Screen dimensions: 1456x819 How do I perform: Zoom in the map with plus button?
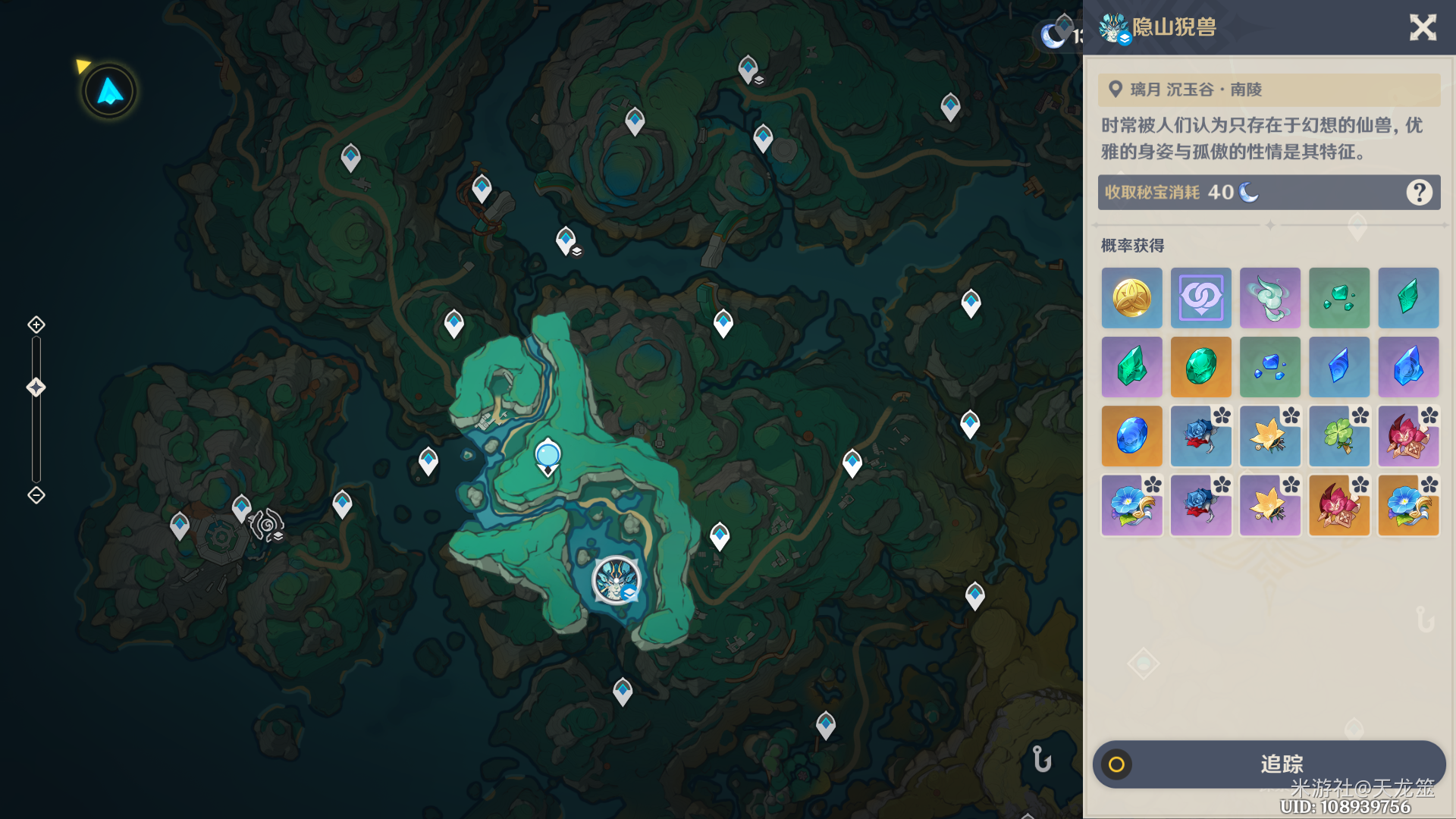point(36,325)
